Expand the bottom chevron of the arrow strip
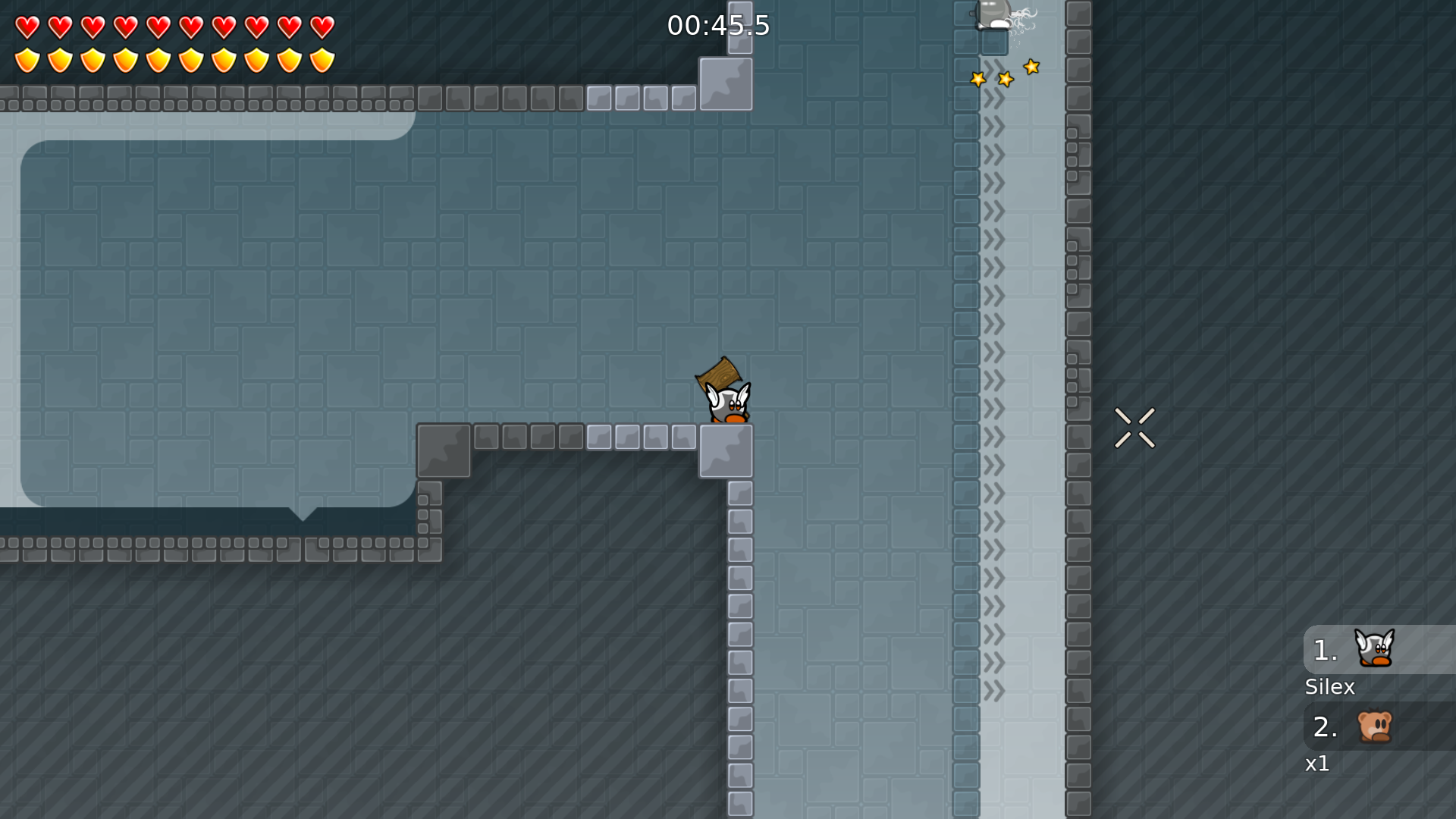1456x819 pixels. click(x=993, y=690)
